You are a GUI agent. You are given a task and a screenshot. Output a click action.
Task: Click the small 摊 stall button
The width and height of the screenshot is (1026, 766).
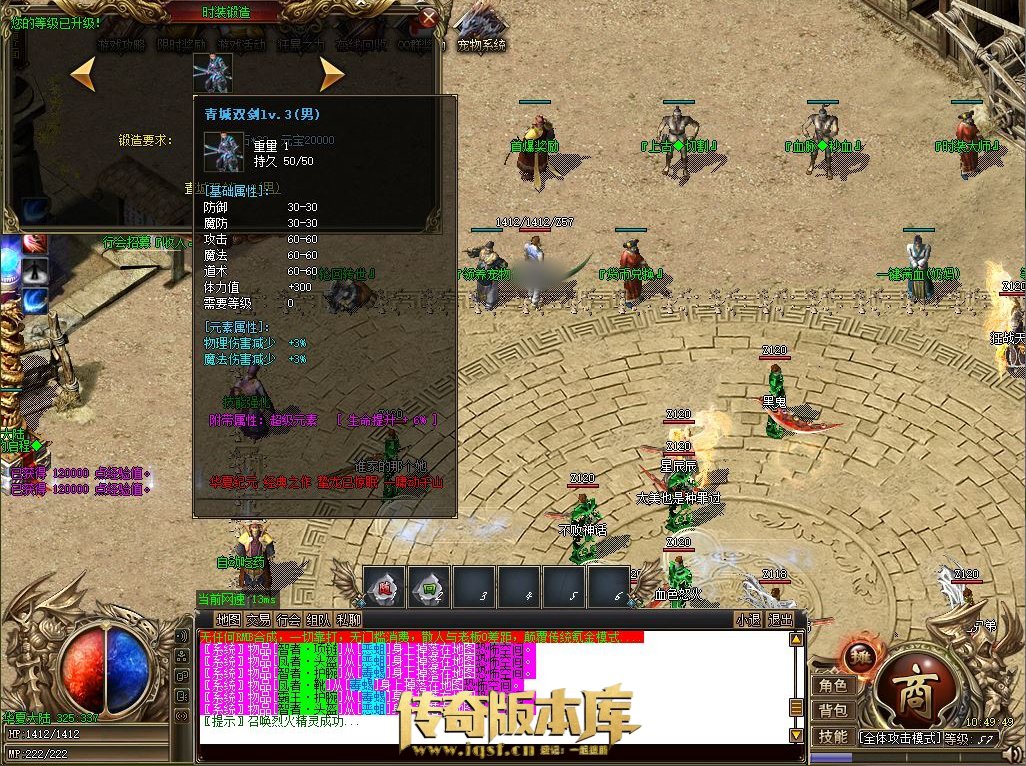tap(857, 656)
